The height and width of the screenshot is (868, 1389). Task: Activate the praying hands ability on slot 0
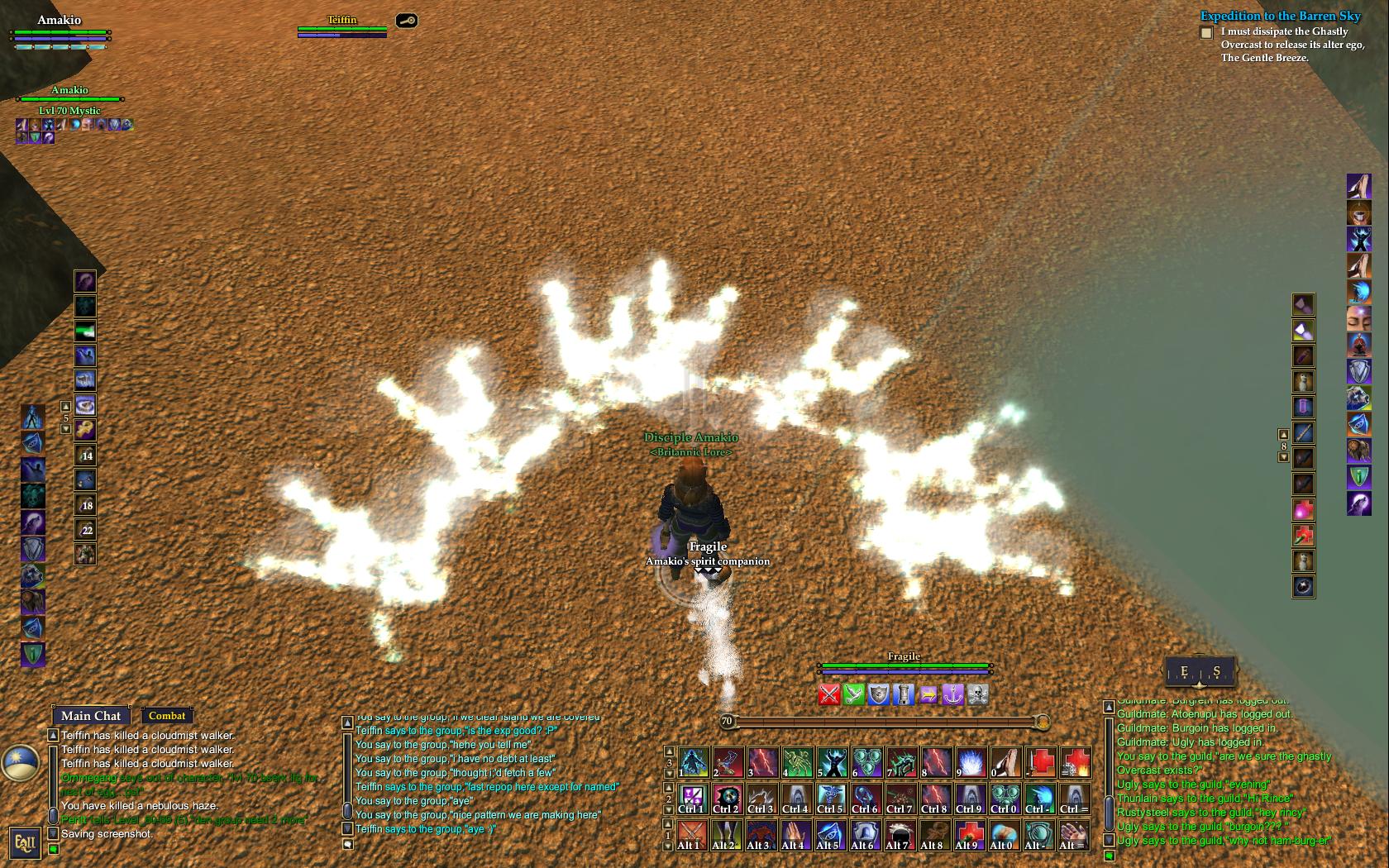(1005, 762)
